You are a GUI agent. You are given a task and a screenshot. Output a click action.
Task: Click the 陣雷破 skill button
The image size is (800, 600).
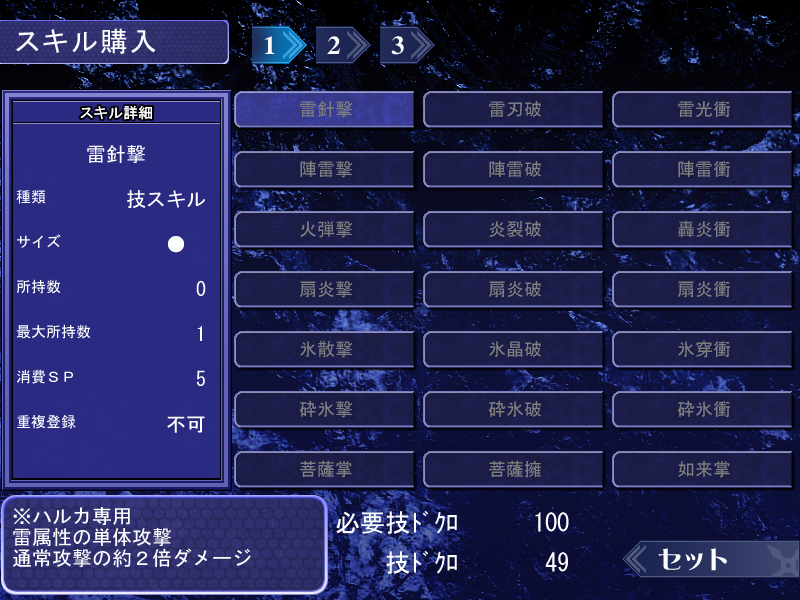(x=514, y=169)
